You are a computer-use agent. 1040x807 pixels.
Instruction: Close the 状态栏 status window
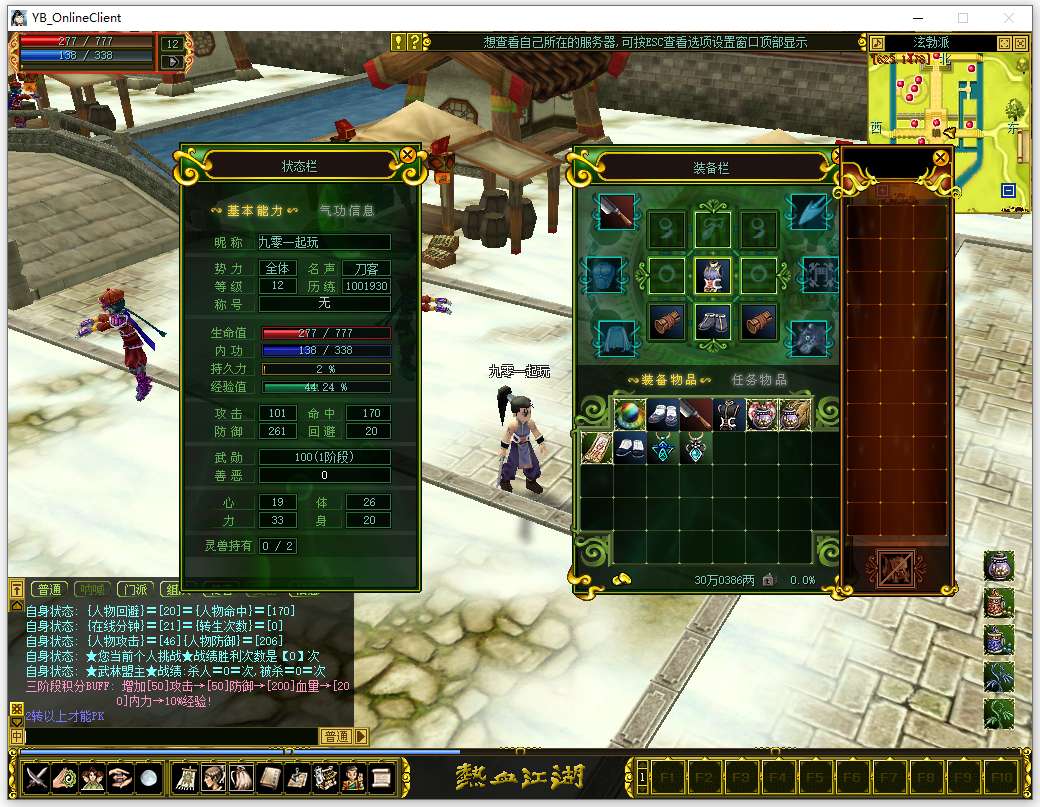408,155
